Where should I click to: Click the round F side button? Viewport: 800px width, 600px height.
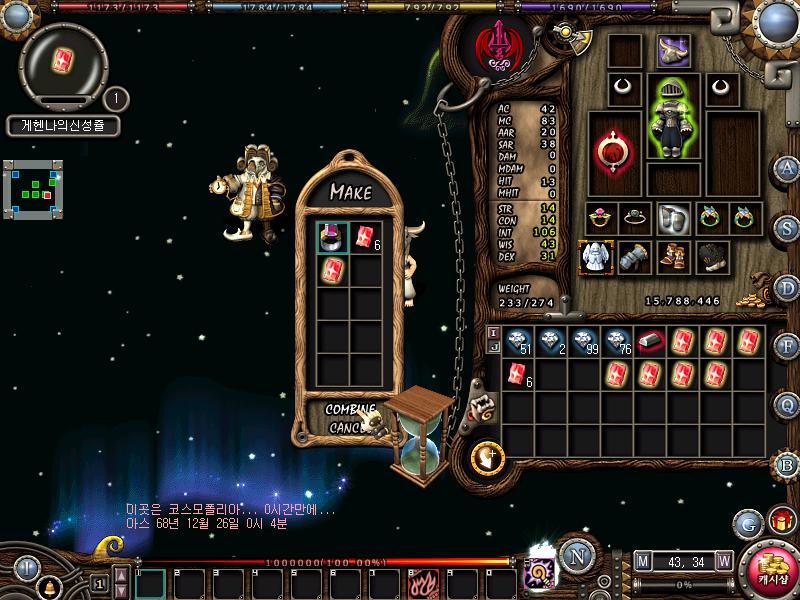click(787, 346)
